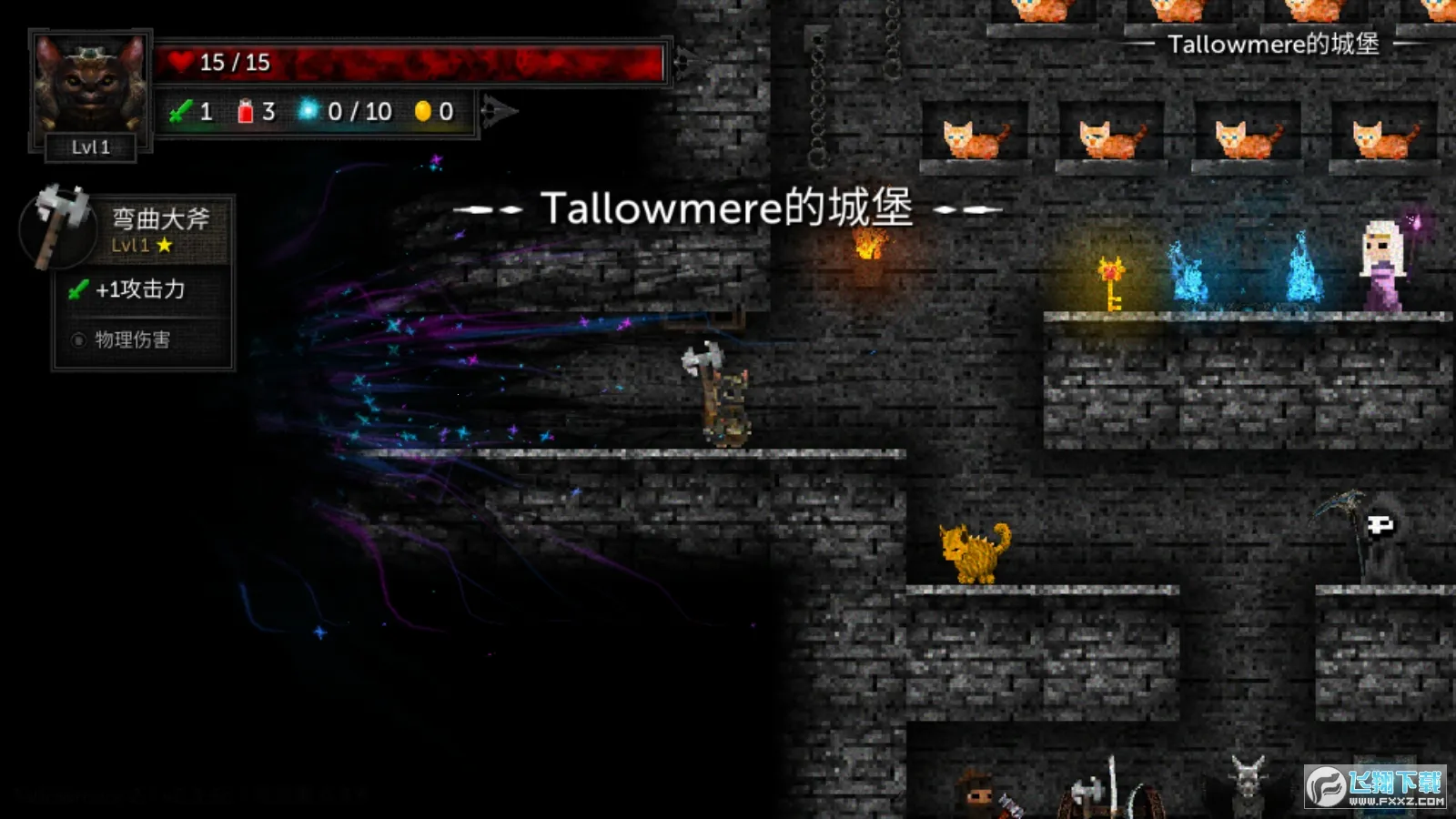
Task: Open the Tallowmere的城堡 title banner
Action: [x=728, y=207]
